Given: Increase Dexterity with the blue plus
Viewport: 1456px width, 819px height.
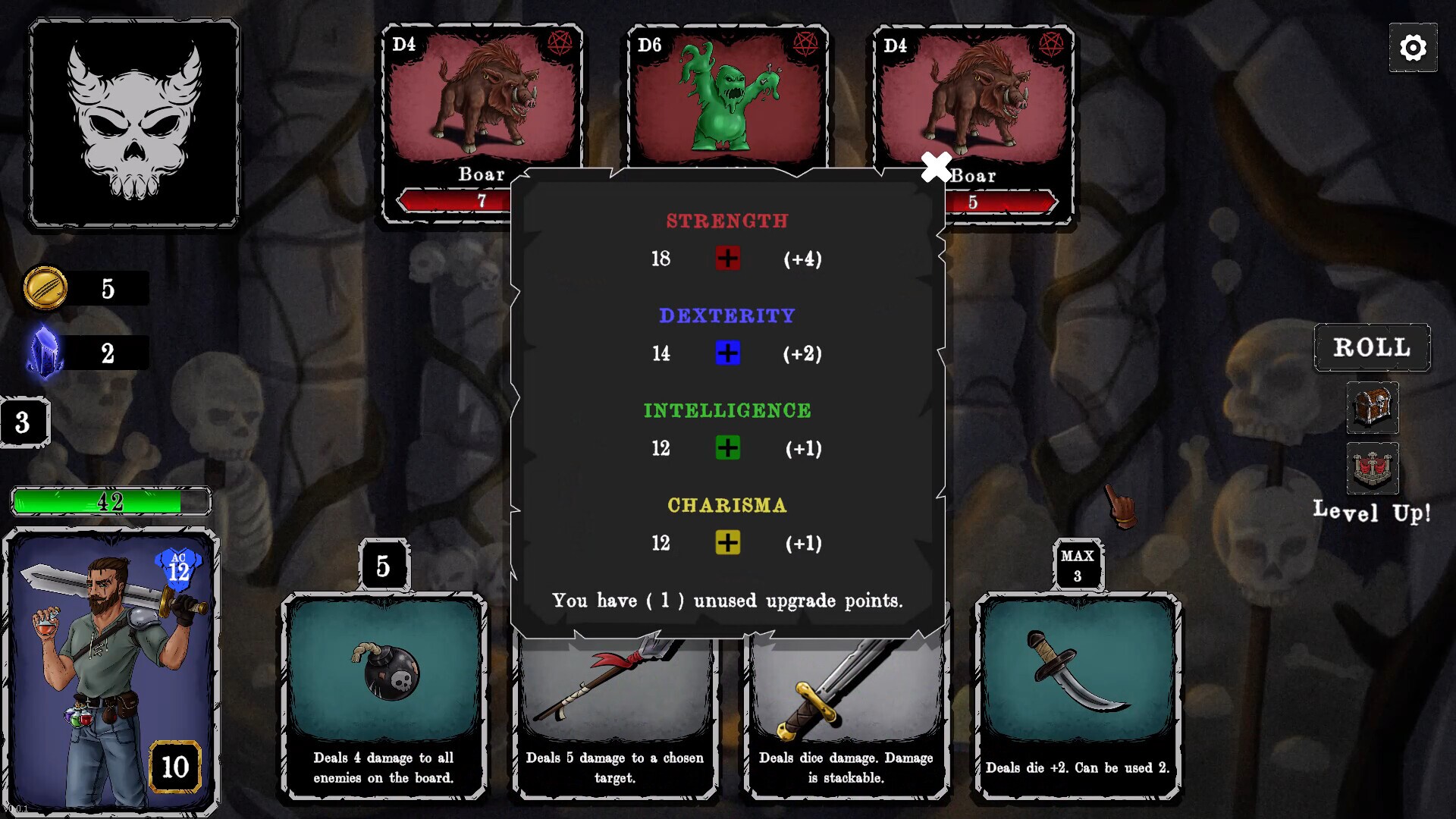Looking at the screenshot, I should (x=727, y=353).
